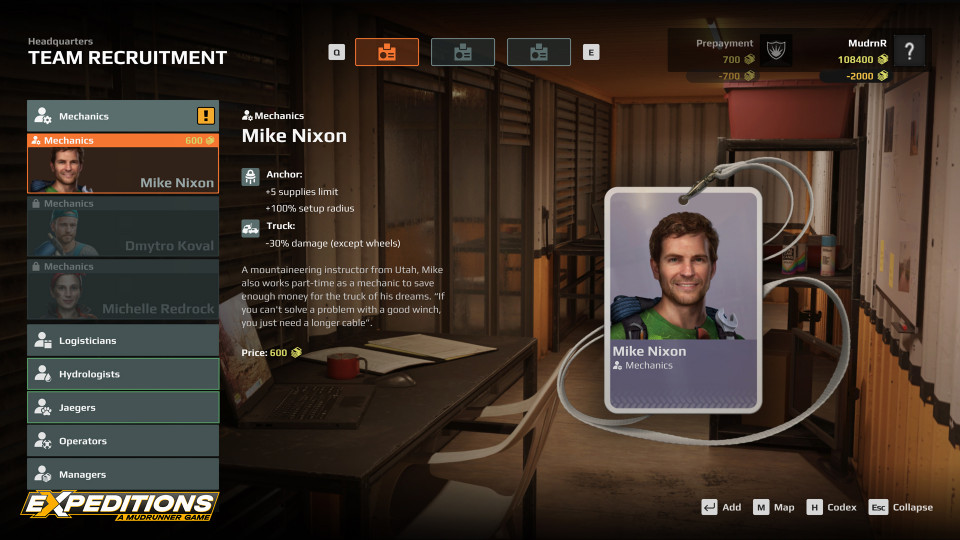Open the Hydrologists category

point(122,374)
